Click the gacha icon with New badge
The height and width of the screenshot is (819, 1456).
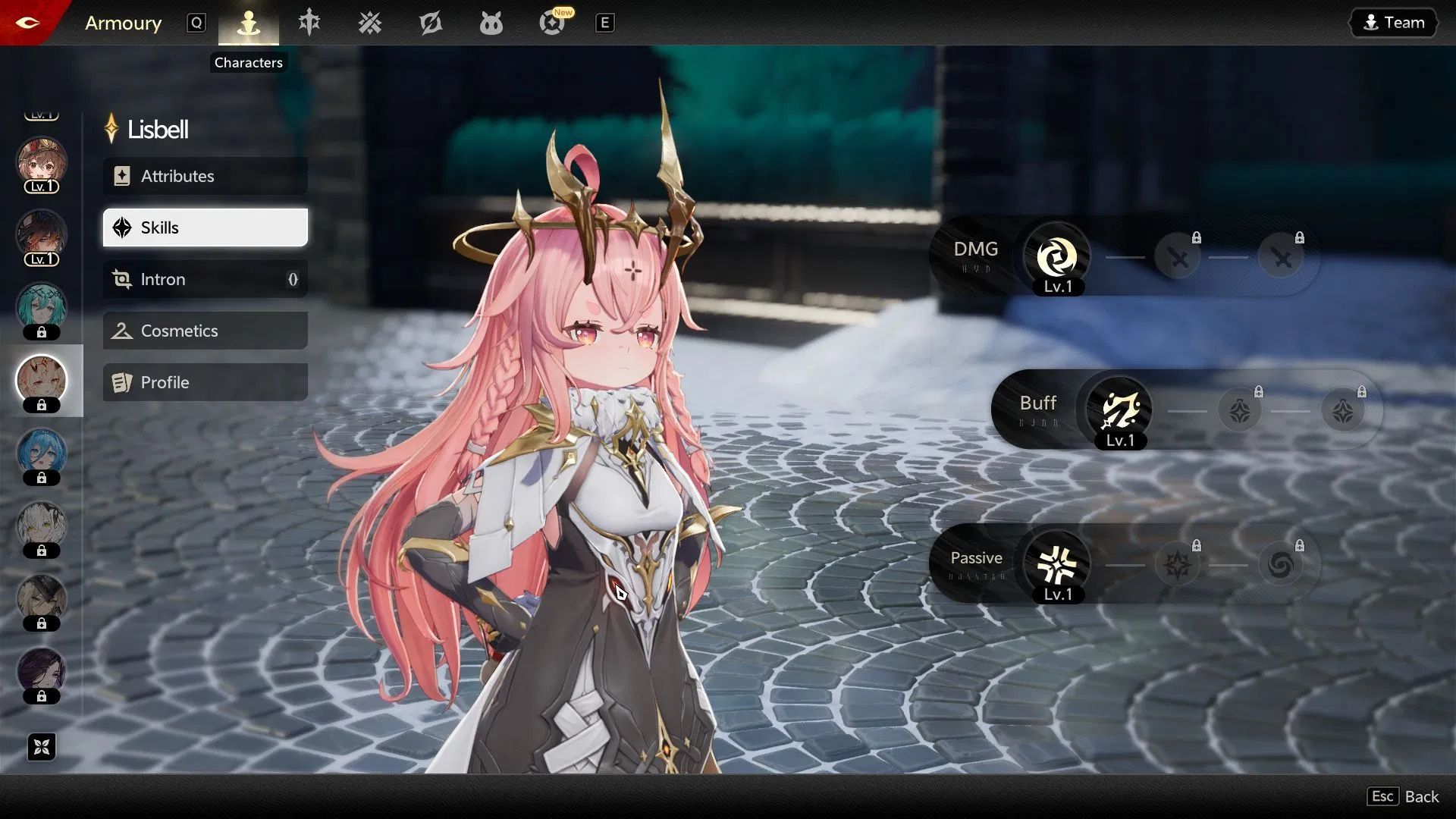pyautogui.click(x=552, y=23)
